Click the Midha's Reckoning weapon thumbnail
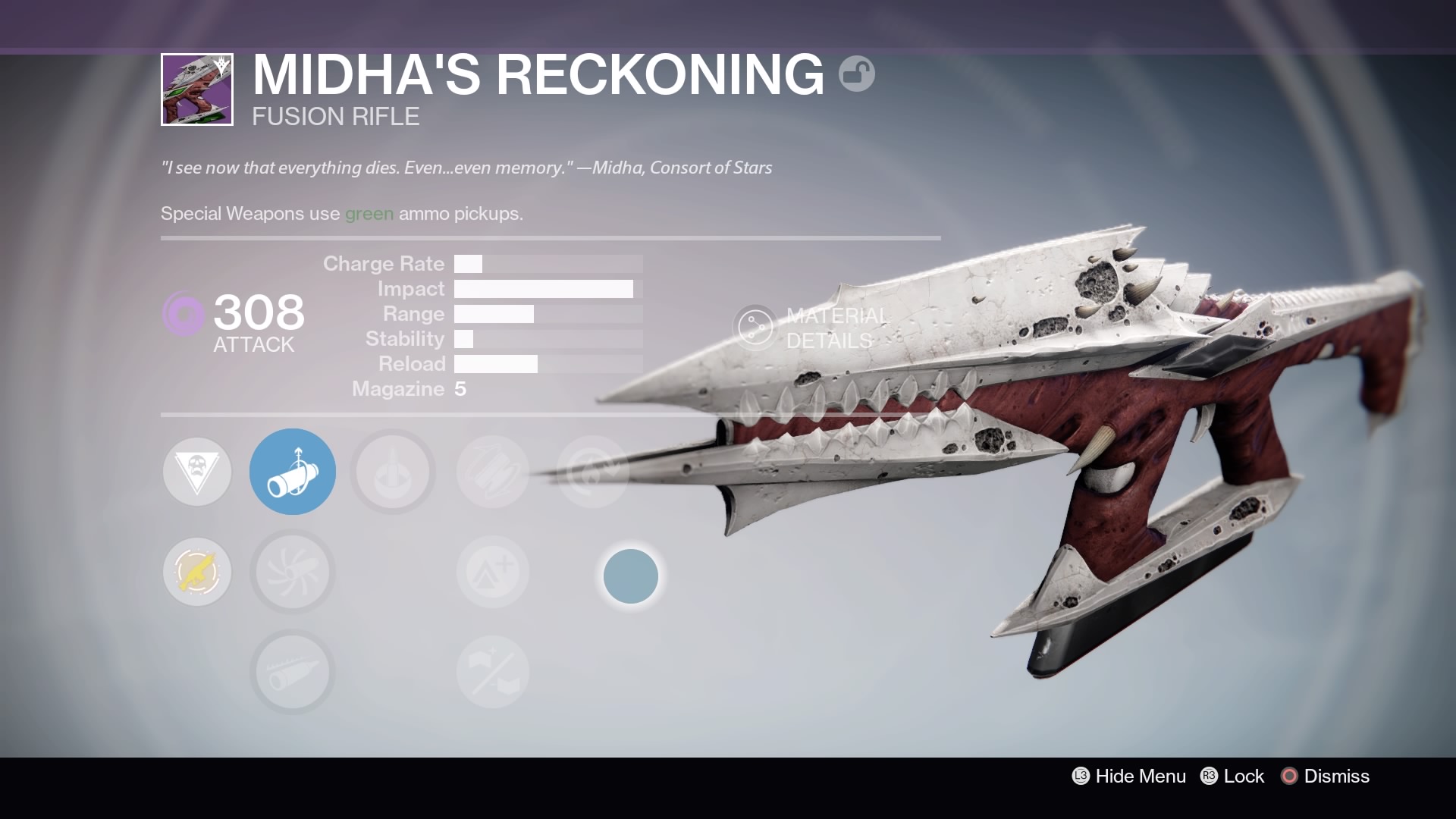 coord(197,89)
